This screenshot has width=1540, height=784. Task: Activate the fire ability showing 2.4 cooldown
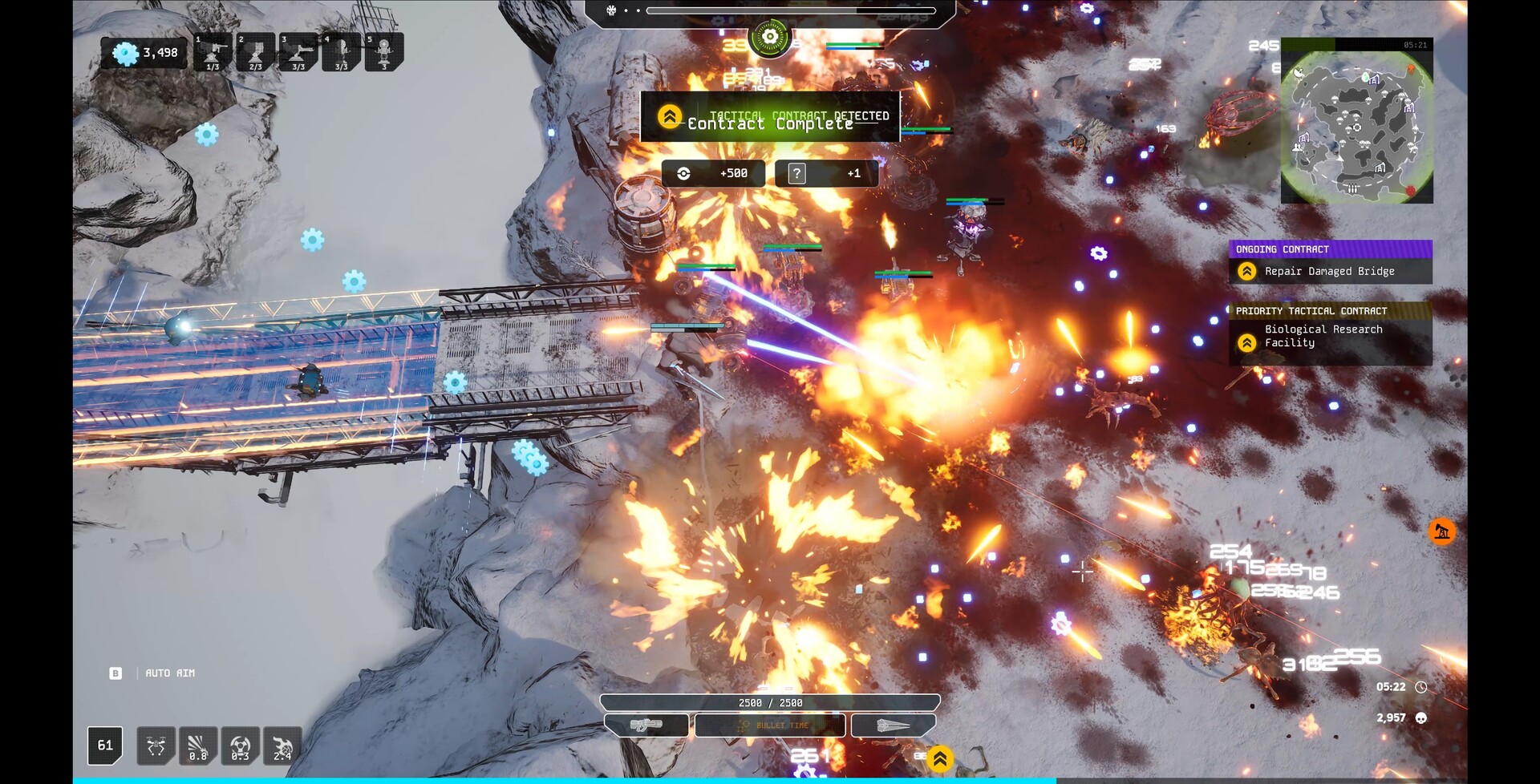tap(281, 746)
